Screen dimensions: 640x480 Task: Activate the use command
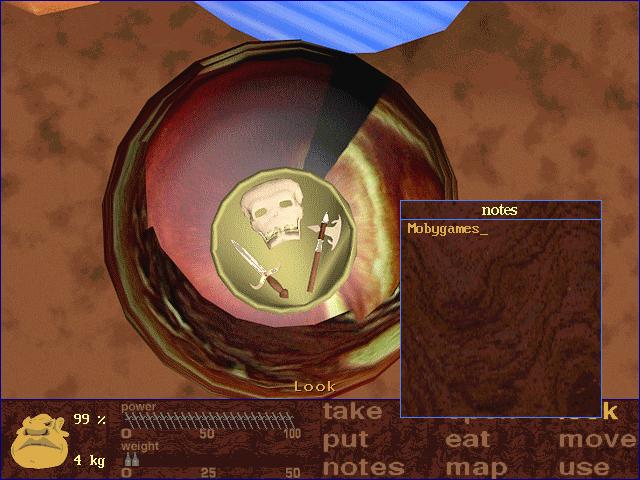pyautogui.click(x=585, y=466)
